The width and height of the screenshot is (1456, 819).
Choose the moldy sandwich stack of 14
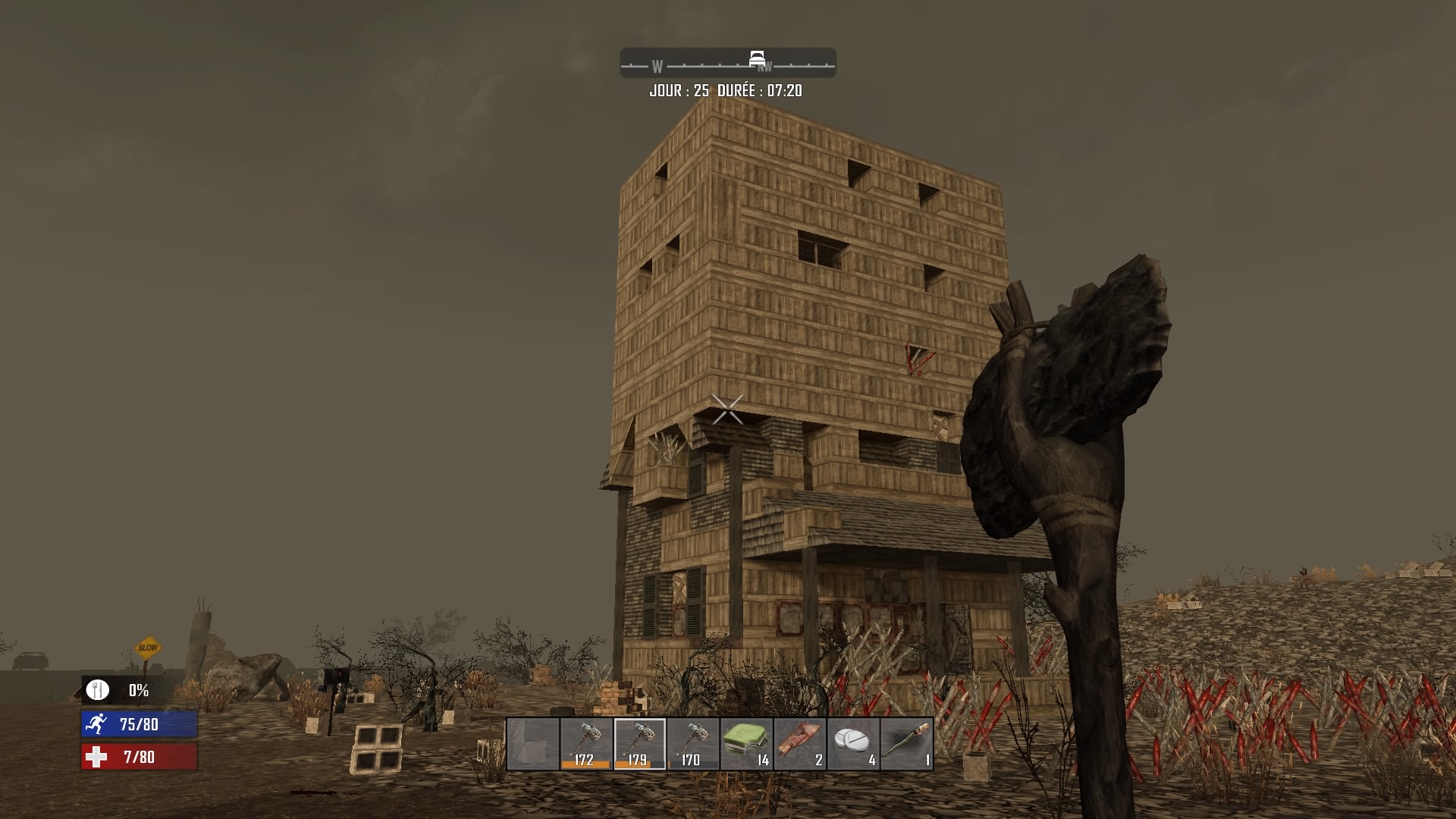click(746, 744)
